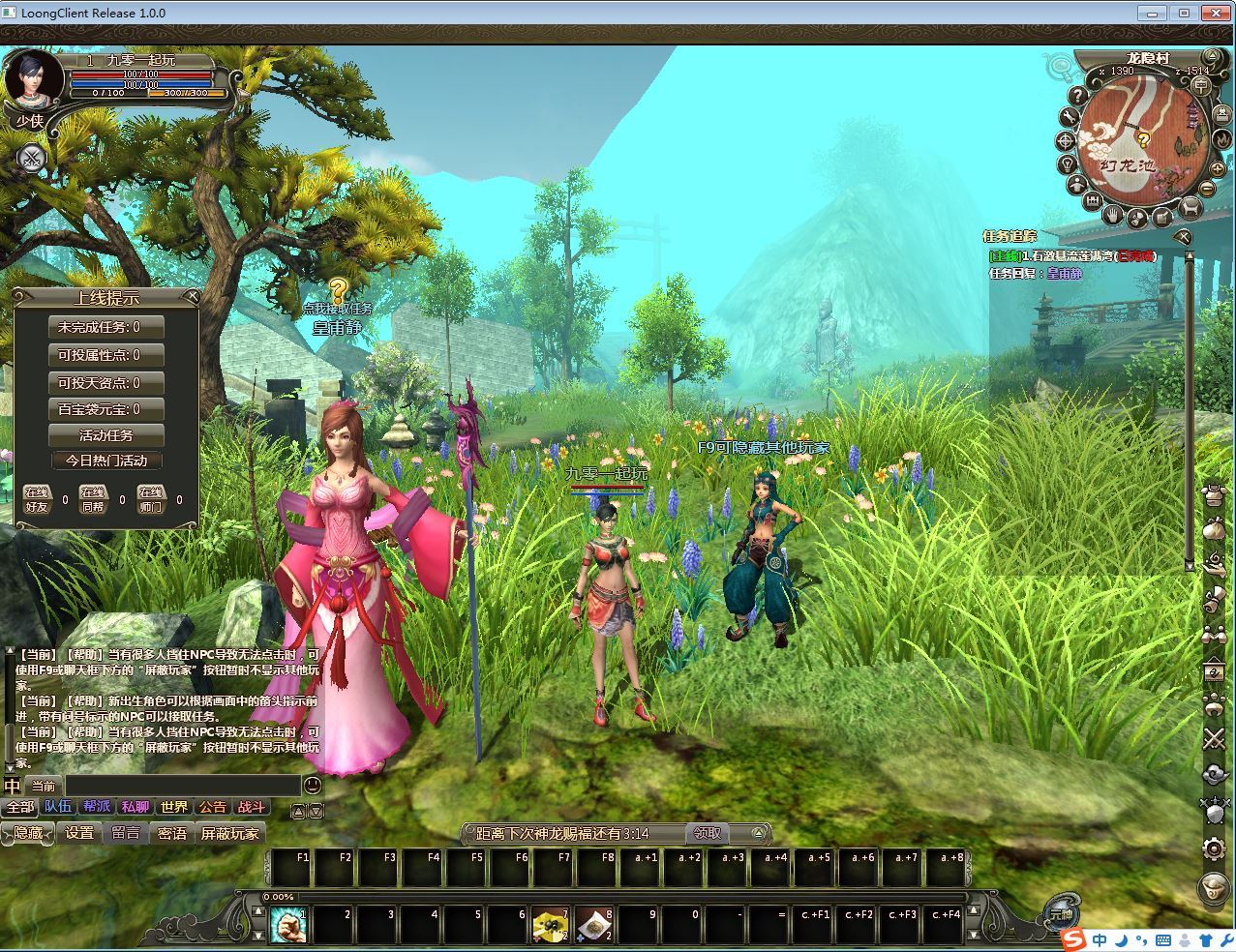The image size is (1236, 952).
Task: Focus the chat text input field
Action: (x=182, y=786)
